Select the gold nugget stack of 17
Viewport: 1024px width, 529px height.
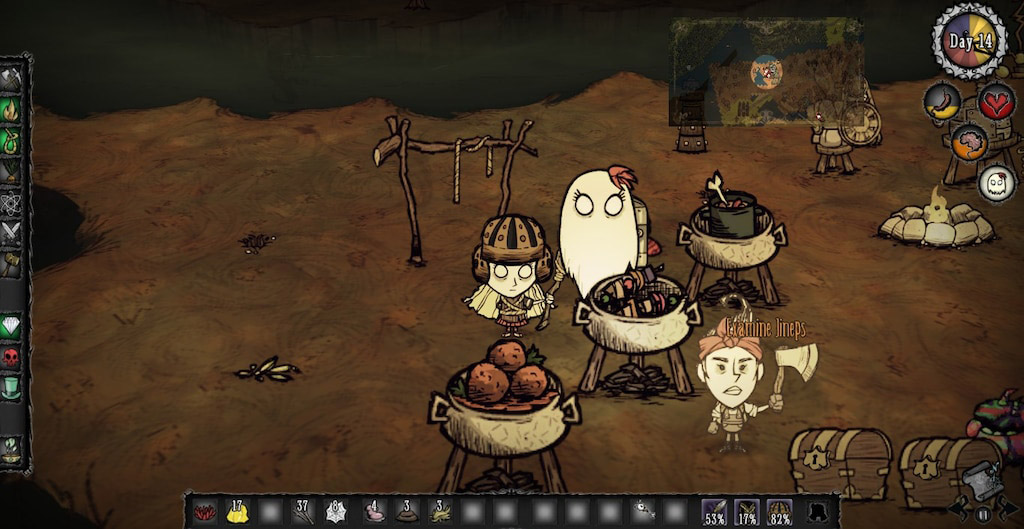[237, 511]
